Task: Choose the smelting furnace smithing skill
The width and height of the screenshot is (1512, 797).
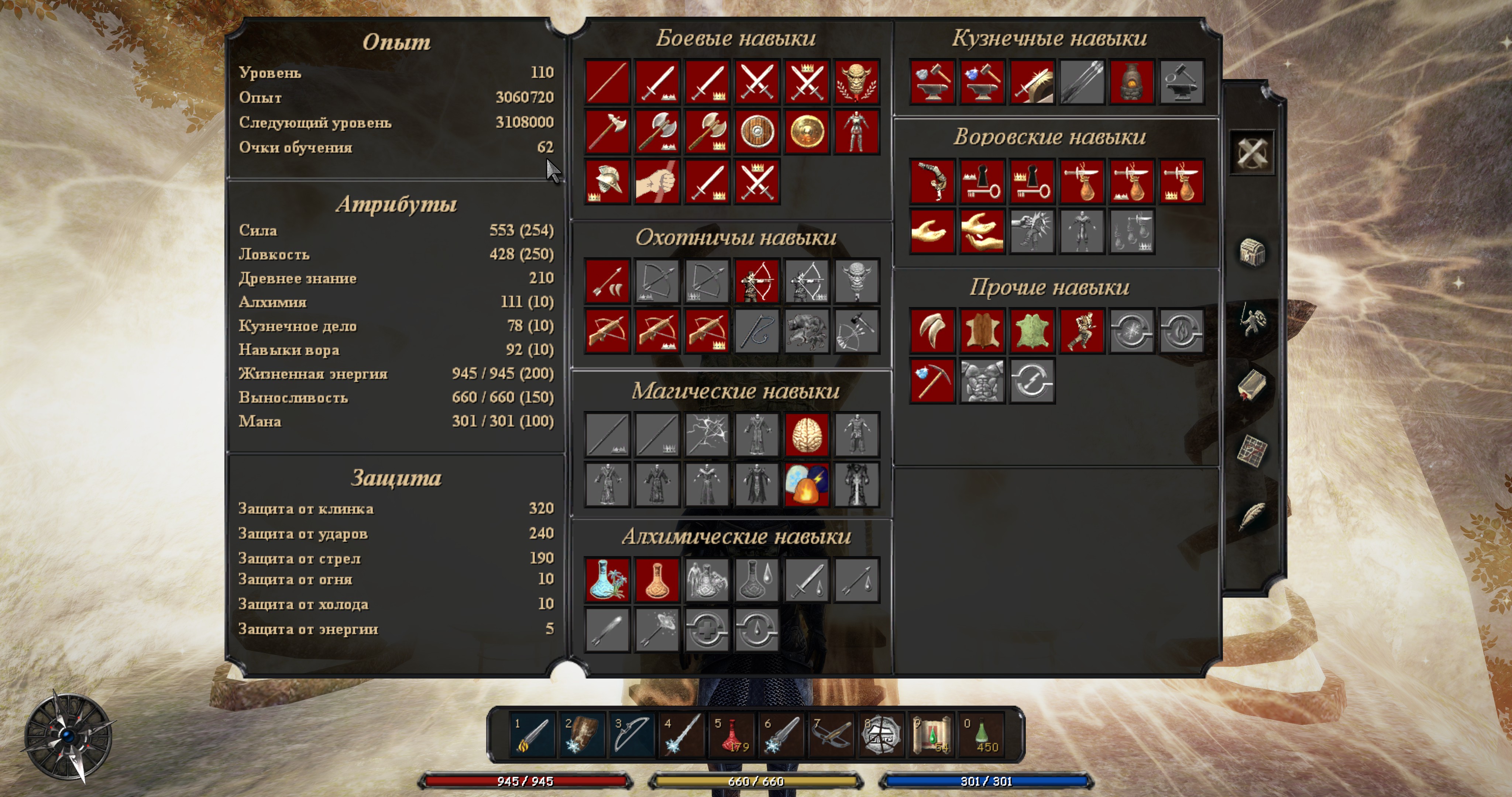Action: tap(1132, 82)
